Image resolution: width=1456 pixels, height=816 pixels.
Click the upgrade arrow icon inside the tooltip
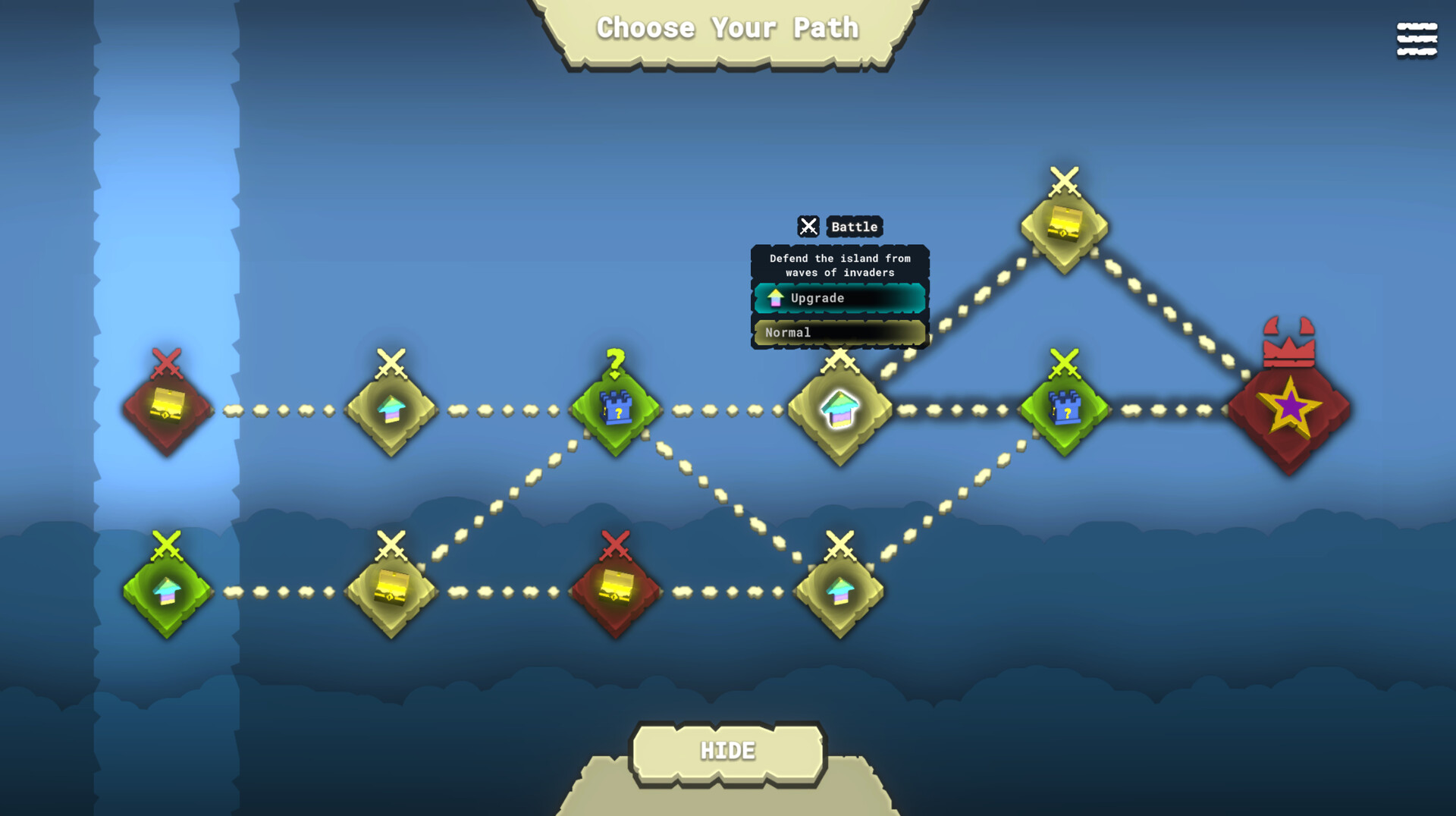775,297
